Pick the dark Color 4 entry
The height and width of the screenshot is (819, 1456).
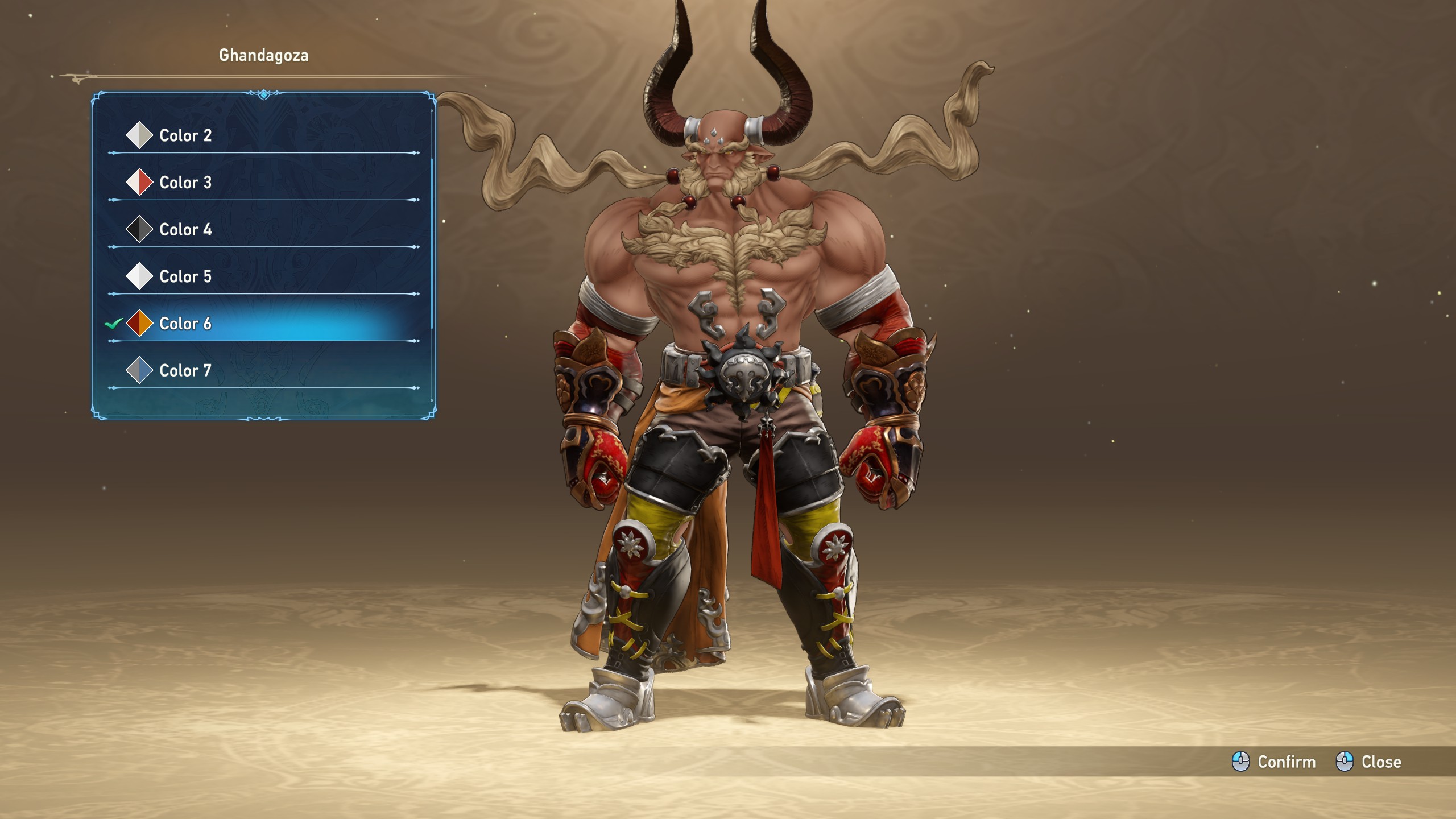[185, 230]
